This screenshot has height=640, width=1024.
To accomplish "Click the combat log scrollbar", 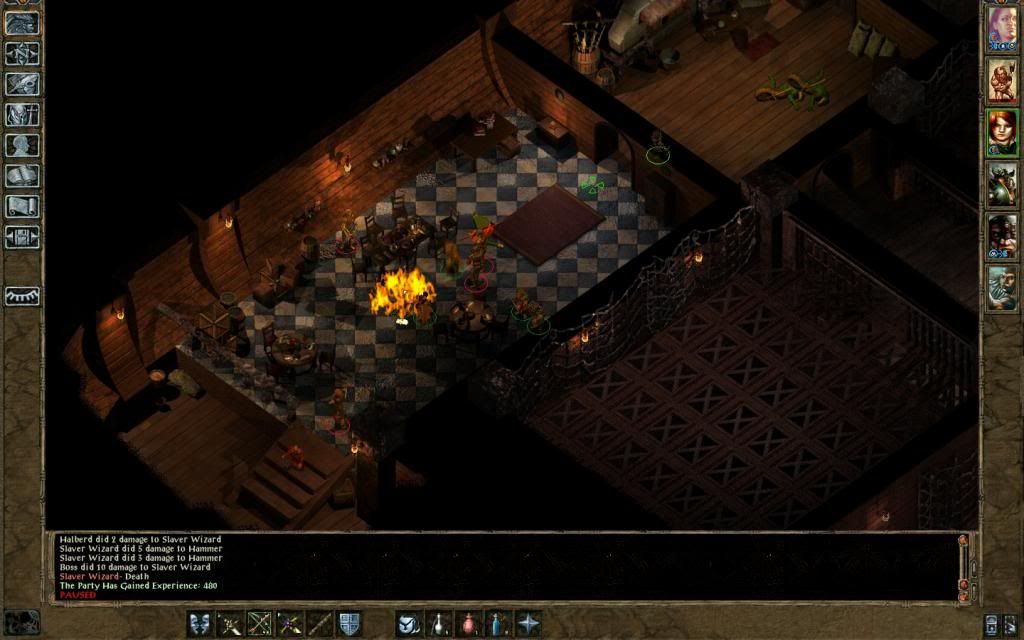I will tap(963, 566).
